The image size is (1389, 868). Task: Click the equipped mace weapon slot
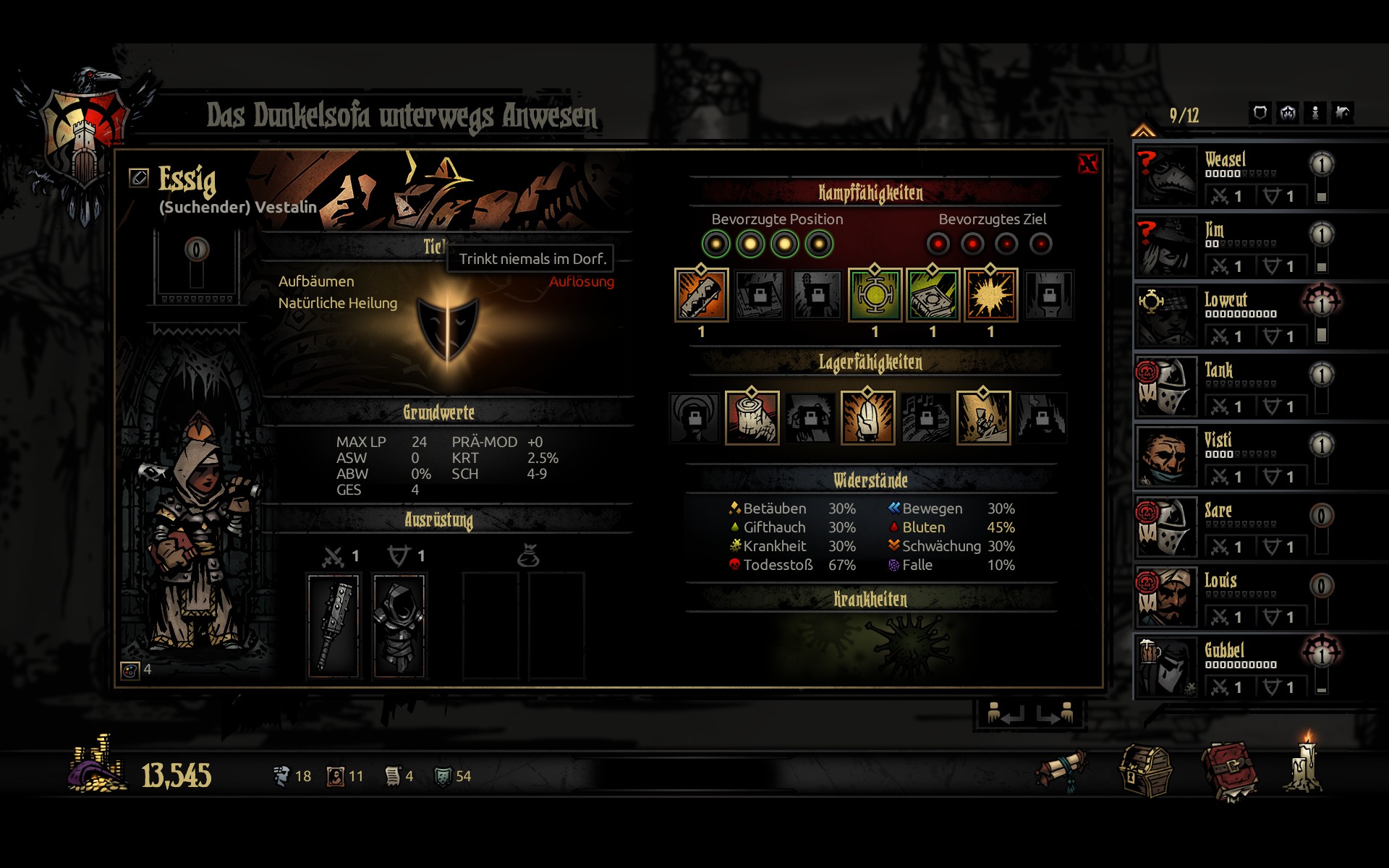click(x=334, y=626)
